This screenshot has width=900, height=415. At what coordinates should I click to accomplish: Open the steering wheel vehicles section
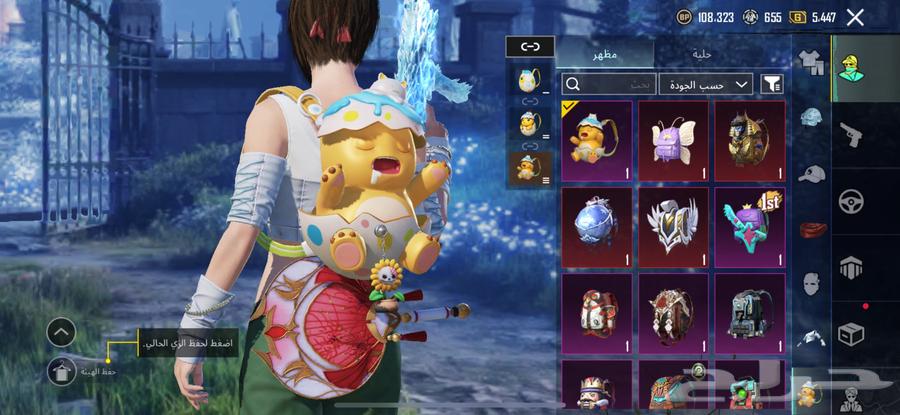point(851,200)
